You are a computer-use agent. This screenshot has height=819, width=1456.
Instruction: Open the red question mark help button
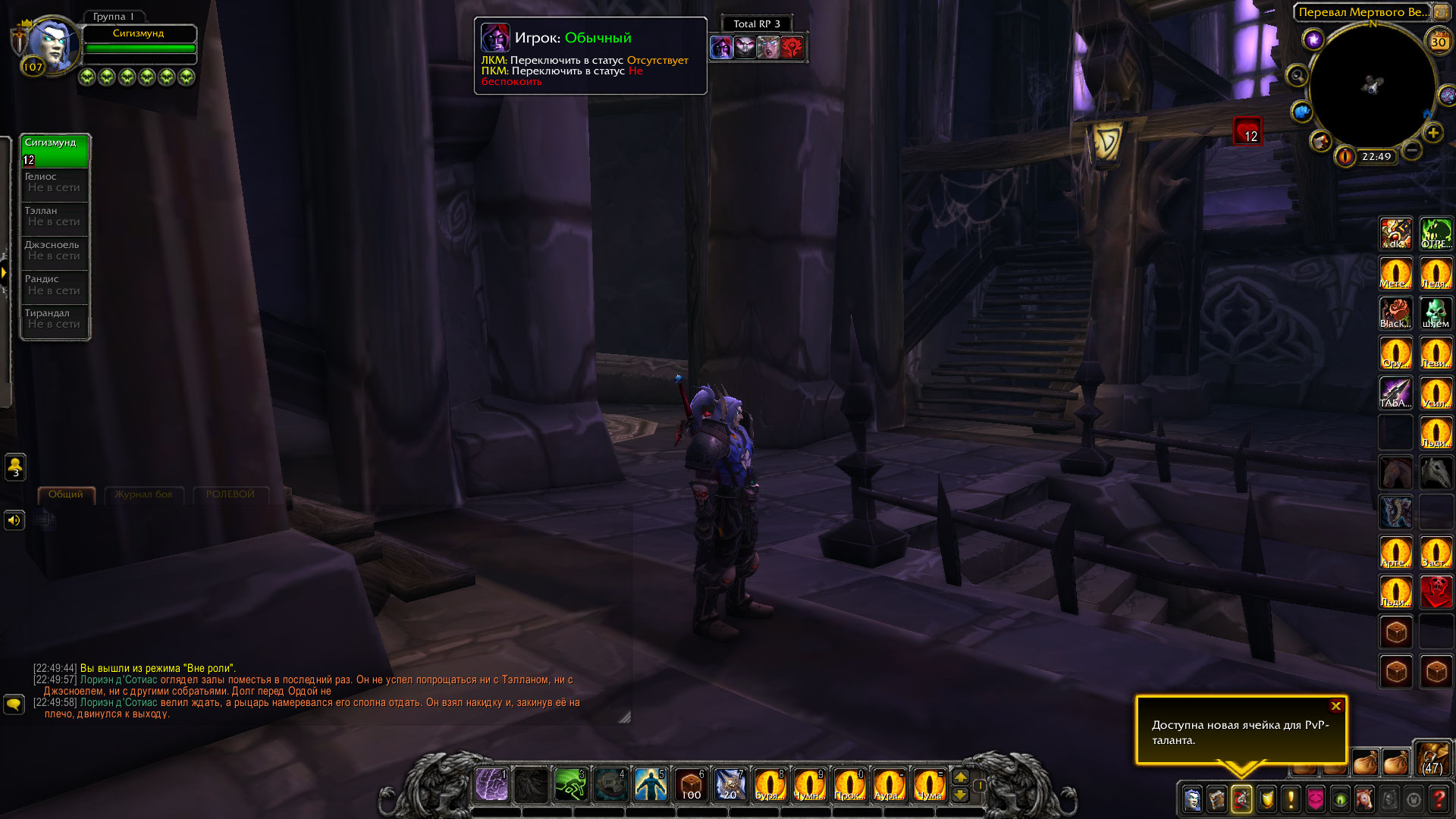(x=1438, y=799)
